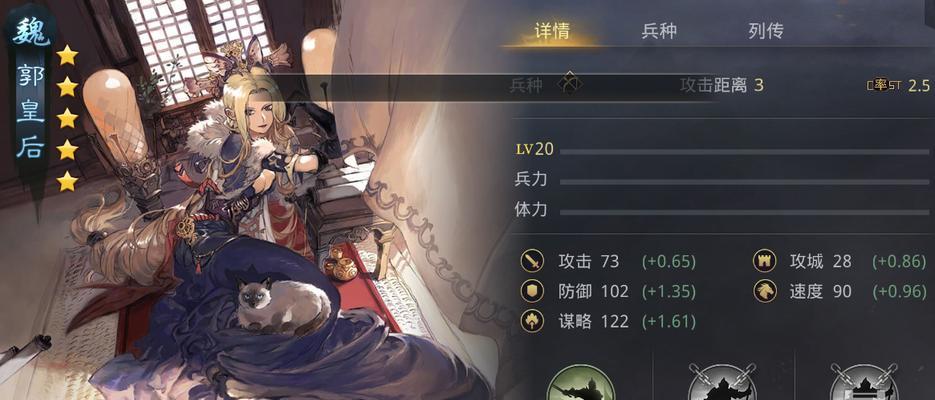The width and height of the screenshot is (935, 400).
Task: Choose the green highlighted skill icon
Action: [582, 385]
